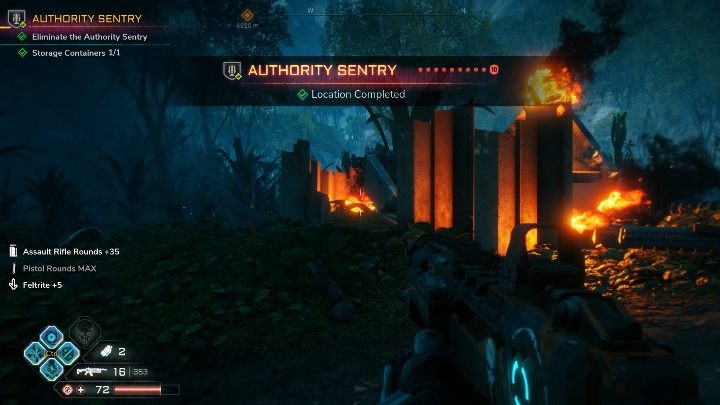Select the Authority Sentry objective tracker title
The width and height of the screenshot is (720, 405).
point(87,18)
